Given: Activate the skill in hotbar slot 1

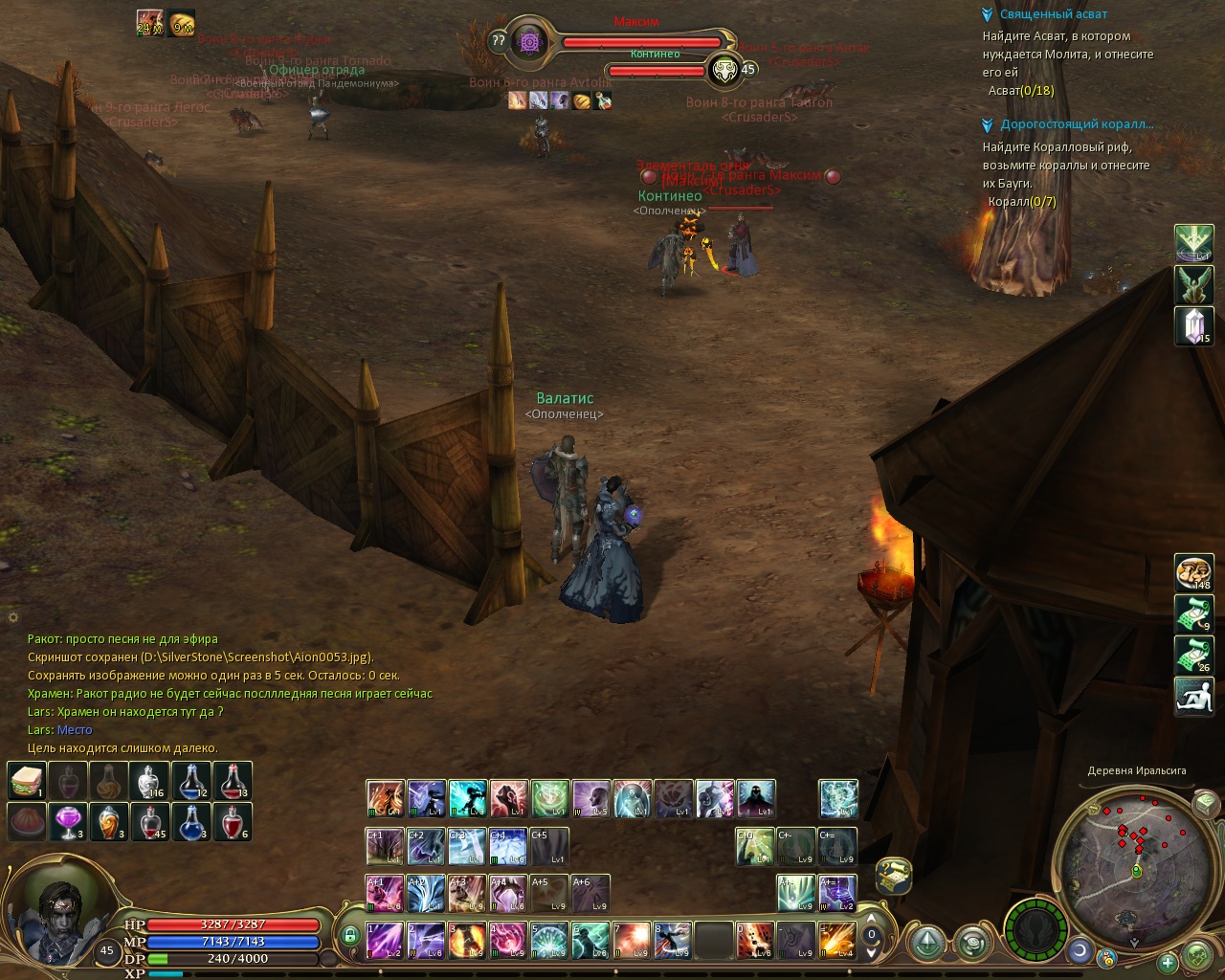Looking at the screenshot, I should [x=385, y=940].
